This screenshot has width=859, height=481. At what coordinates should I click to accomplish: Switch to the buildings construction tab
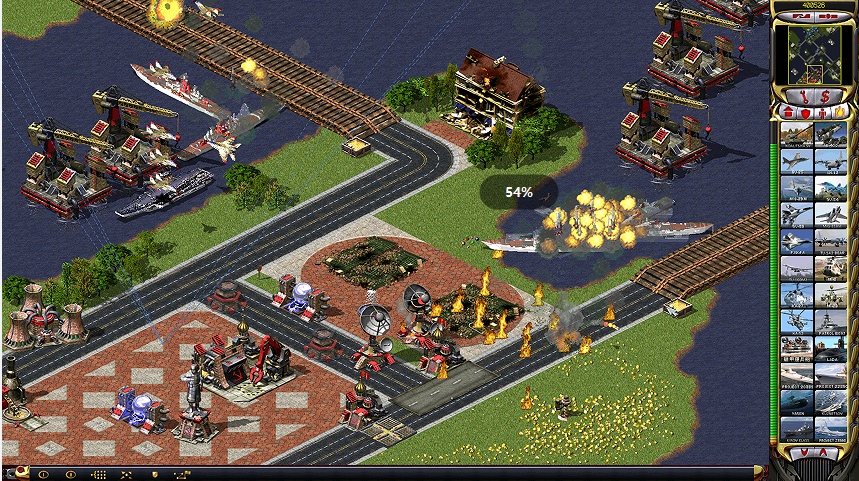coord(789,113)
